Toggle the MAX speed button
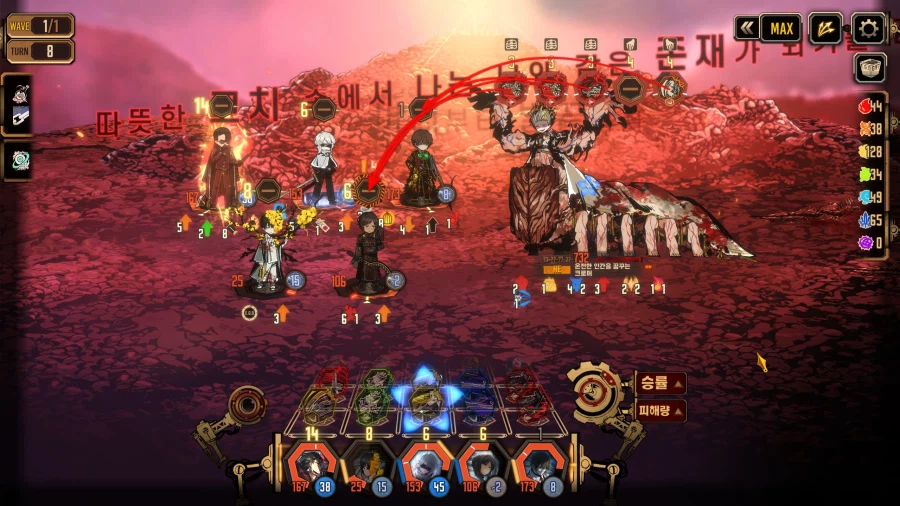 point(781,28)
